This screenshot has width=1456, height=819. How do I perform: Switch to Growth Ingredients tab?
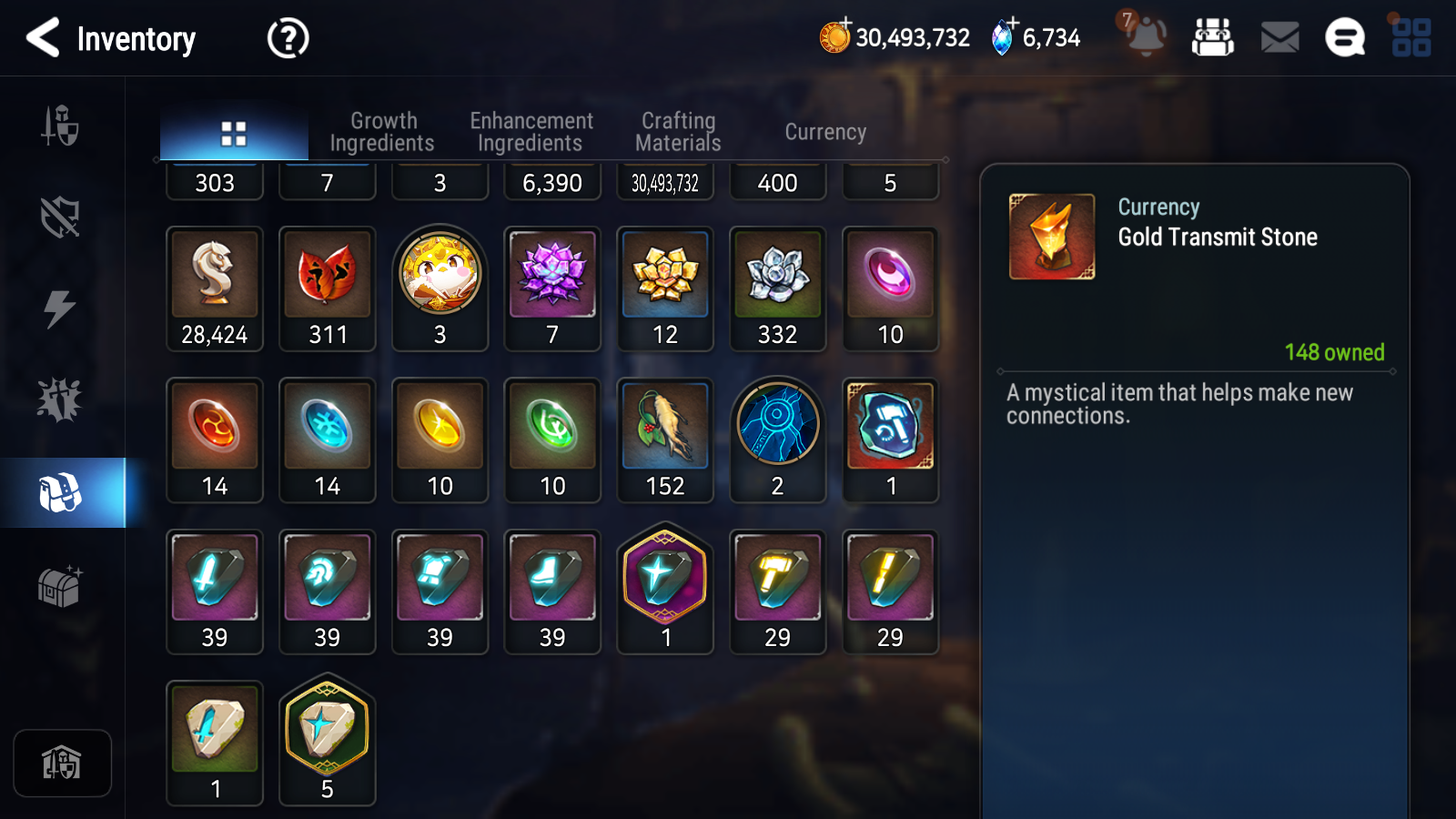coord(382,132)
